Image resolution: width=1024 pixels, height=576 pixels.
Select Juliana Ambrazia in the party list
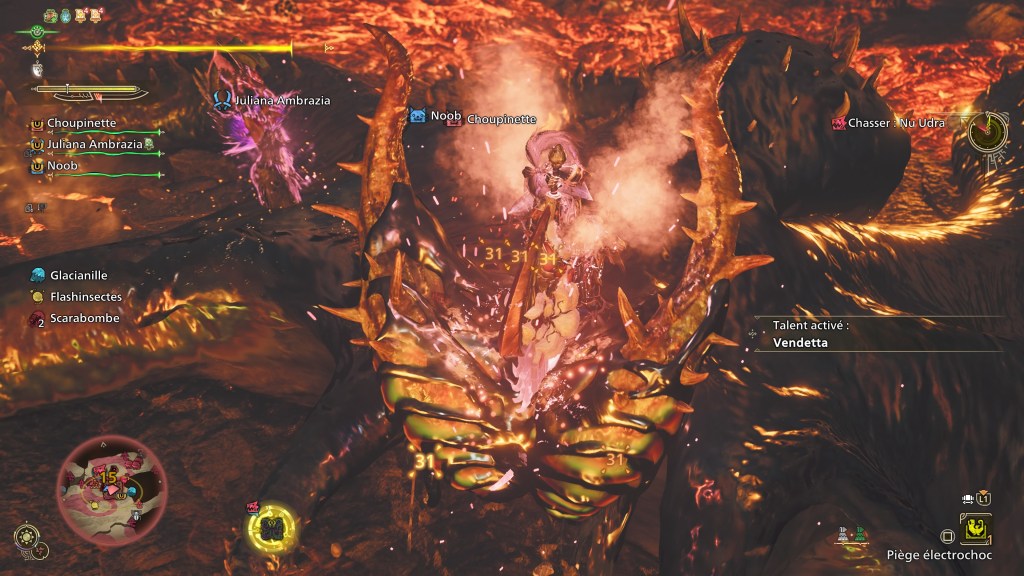pyautogui.click(x=94, y=144)
